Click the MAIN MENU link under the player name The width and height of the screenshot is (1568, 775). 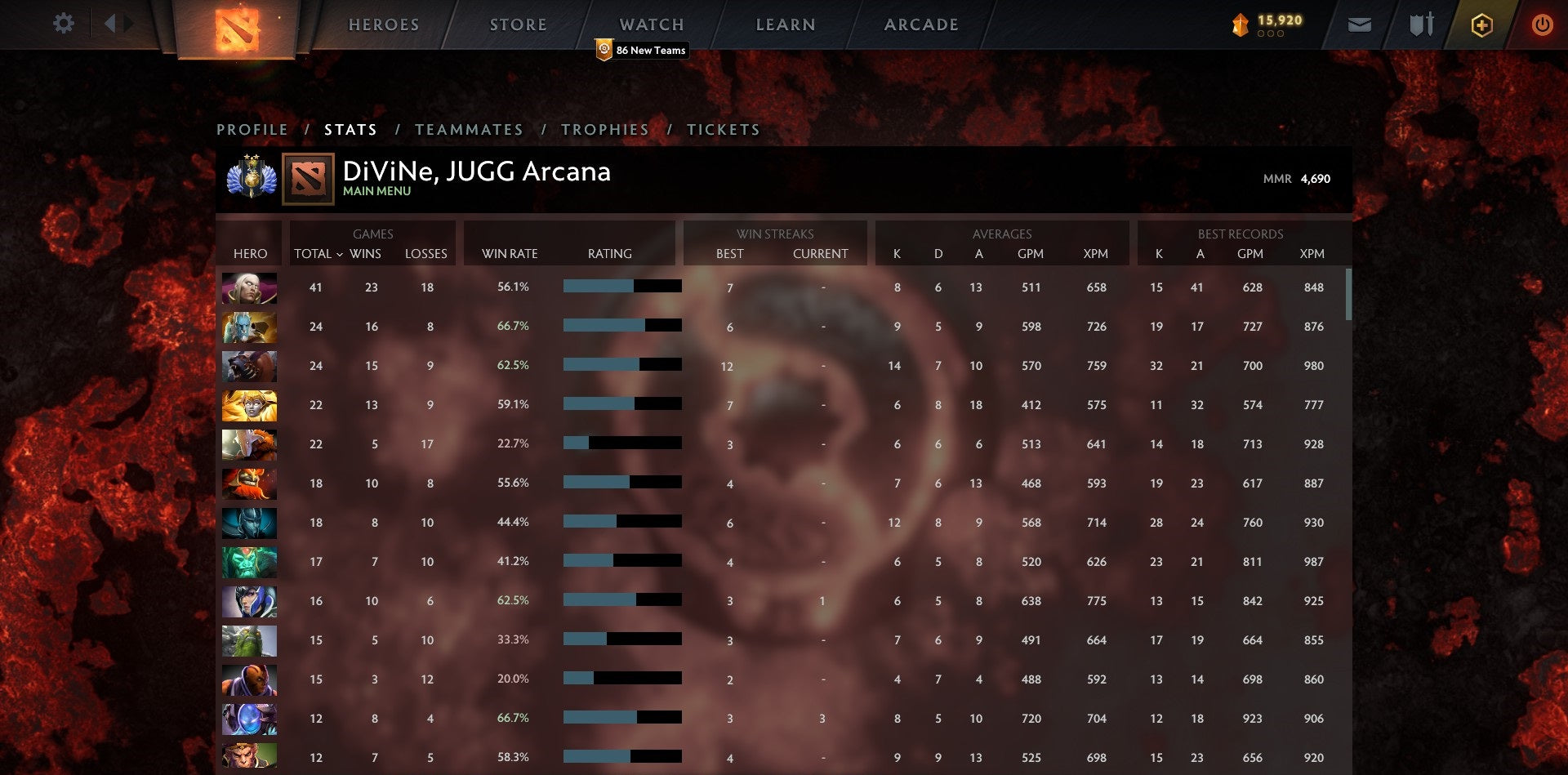coord(376,191)
